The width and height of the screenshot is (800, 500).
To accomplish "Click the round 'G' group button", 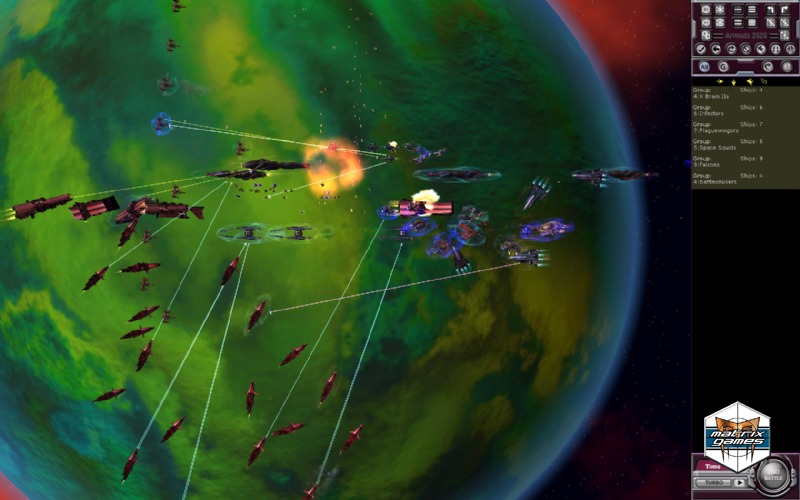I will [x=723, y=66].
